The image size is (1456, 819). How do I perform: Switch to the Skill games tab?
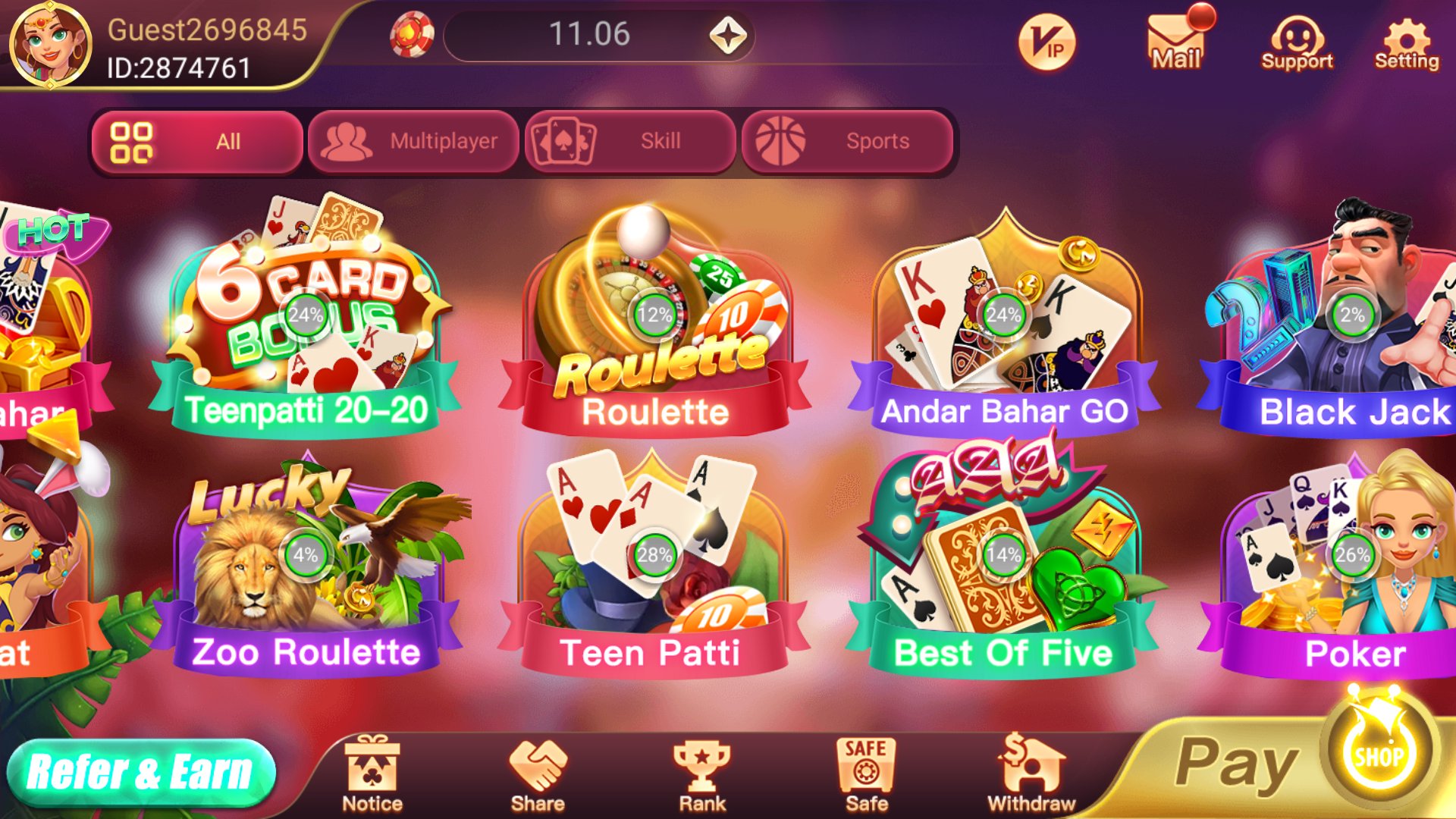pyautogui.click(x=629, y=140)
